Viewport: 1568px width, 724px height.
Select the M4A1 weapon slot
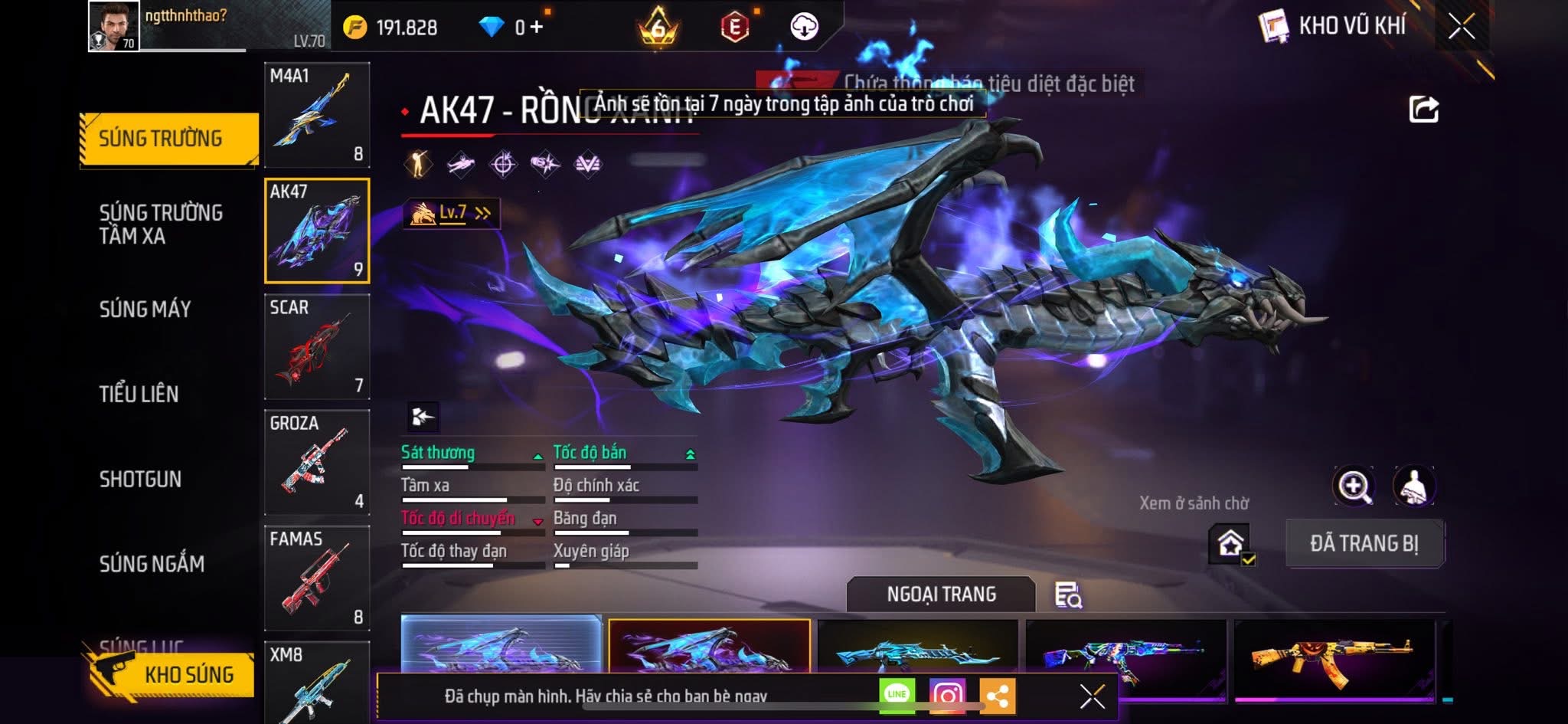[x=317, y=115]
